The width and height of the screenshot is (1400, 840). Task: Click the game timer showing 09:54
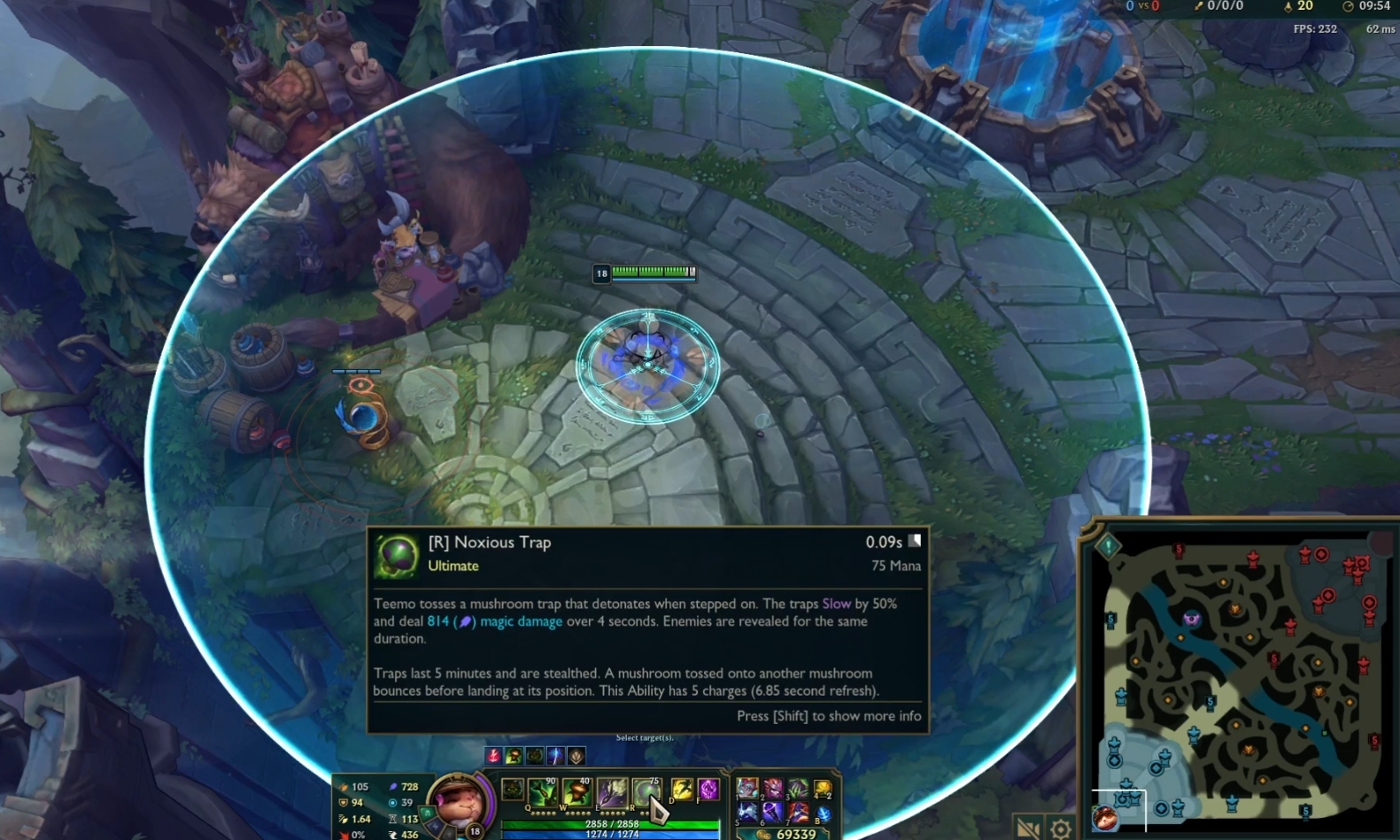(x=1374, y=6)
